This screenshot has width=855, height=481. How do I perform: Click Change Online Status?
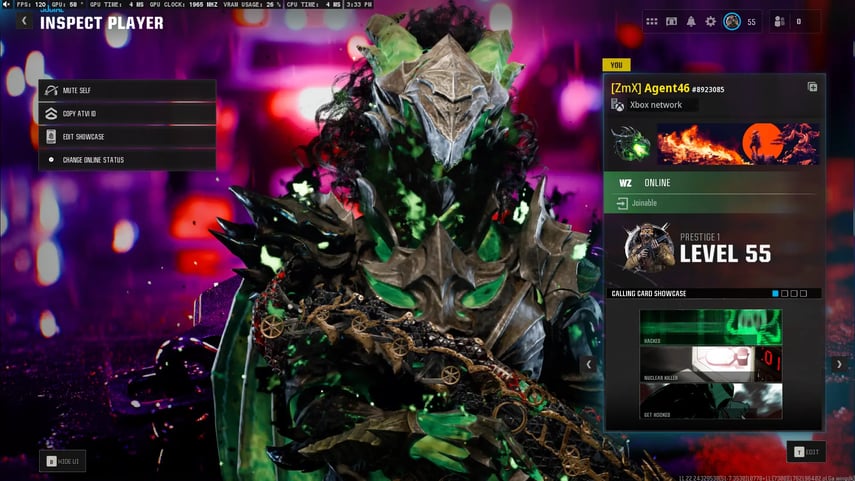click(x=127, y=159)
